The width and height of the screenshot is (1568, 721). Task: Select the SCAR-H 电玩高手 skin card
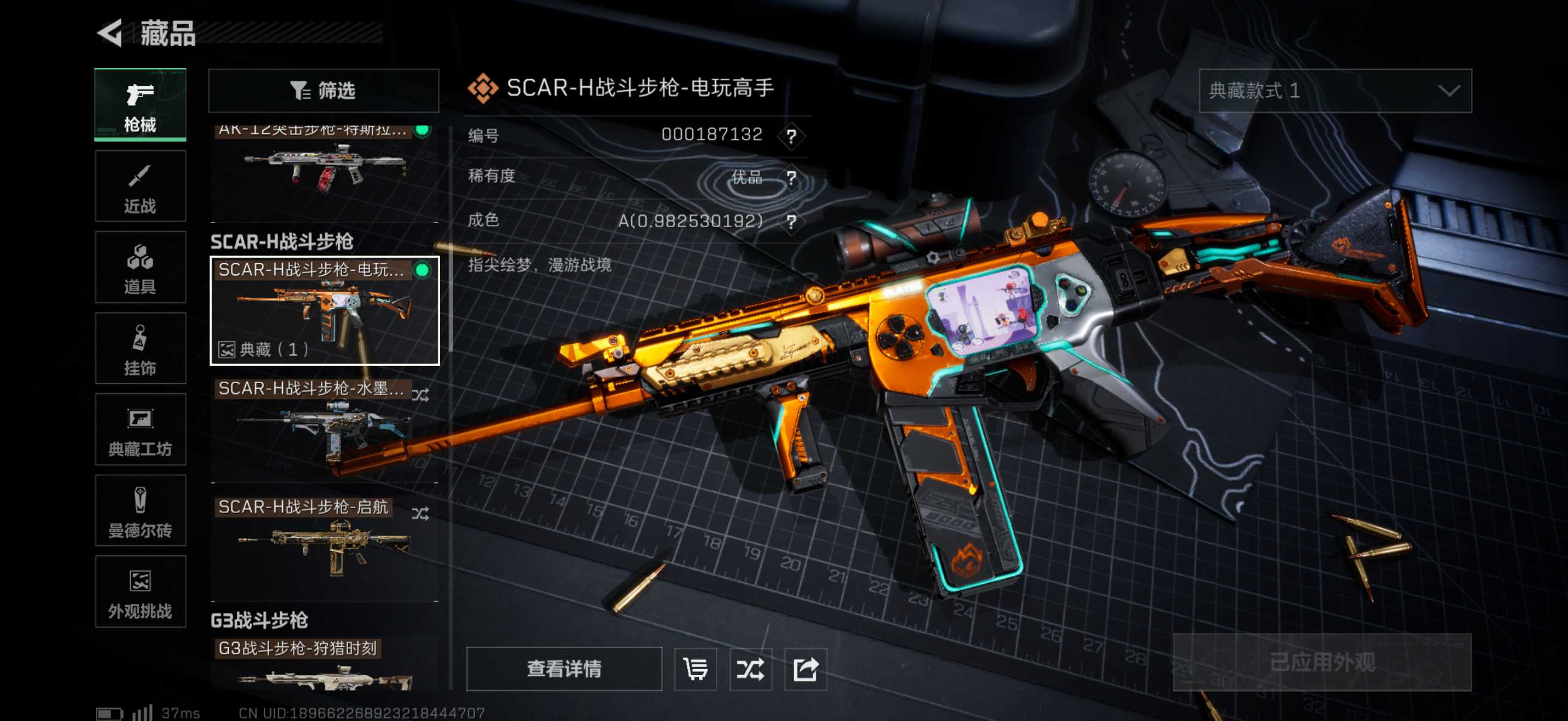pos(324,311)
